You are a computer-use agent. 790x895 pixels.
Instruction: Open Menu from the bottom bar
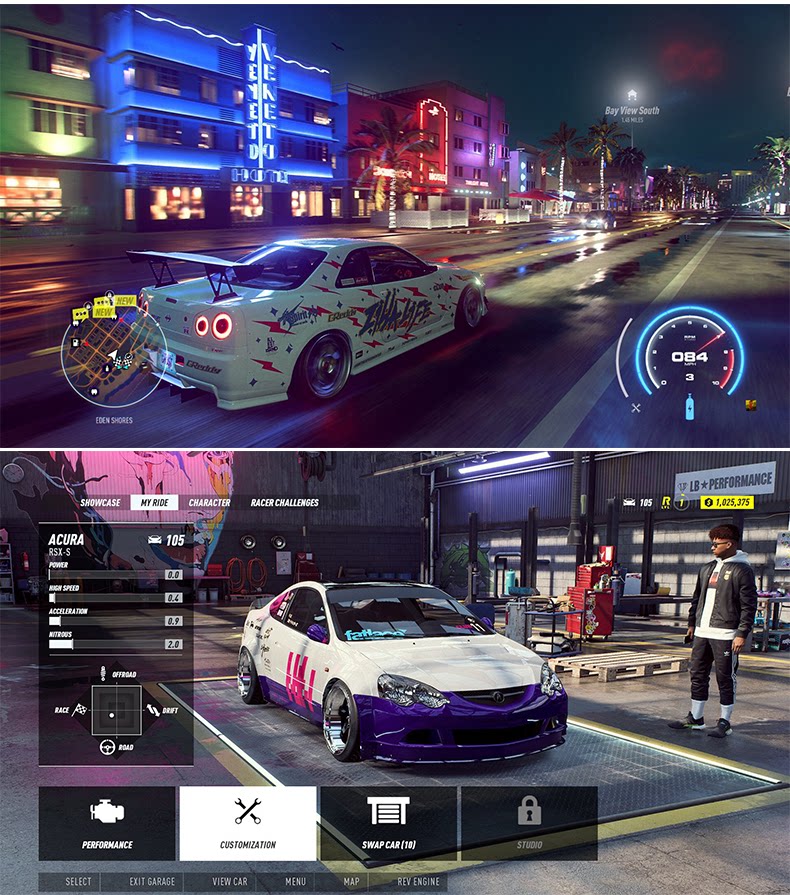coord(295,882)
